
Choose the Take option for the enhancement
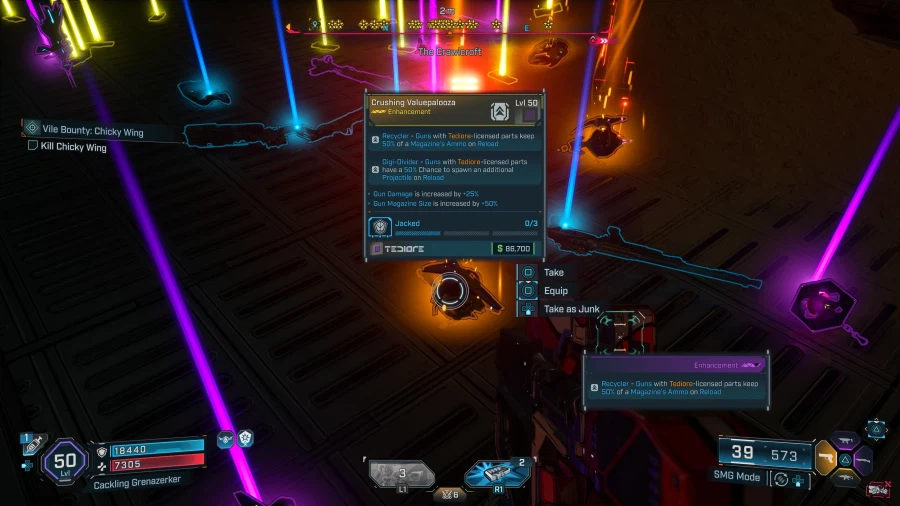pos(553,272)
